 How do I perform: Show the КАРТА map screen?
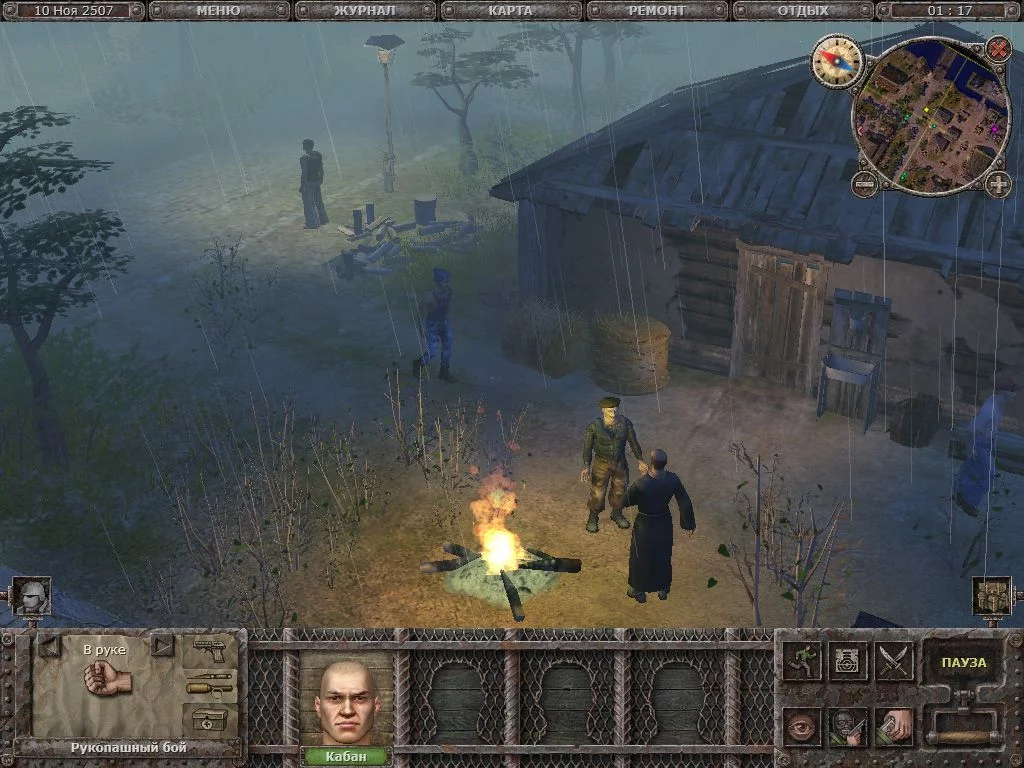510,11
